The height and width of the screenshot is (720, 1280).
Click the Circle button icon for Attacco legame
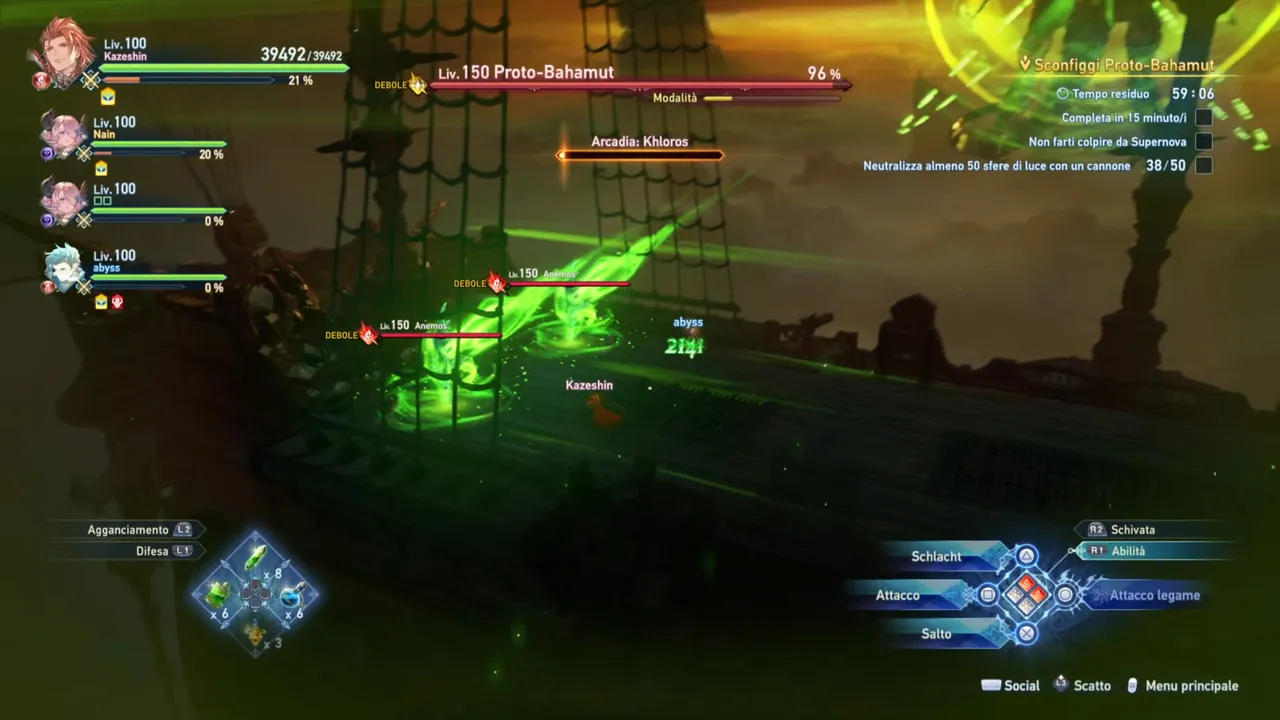coord(1066,595)
